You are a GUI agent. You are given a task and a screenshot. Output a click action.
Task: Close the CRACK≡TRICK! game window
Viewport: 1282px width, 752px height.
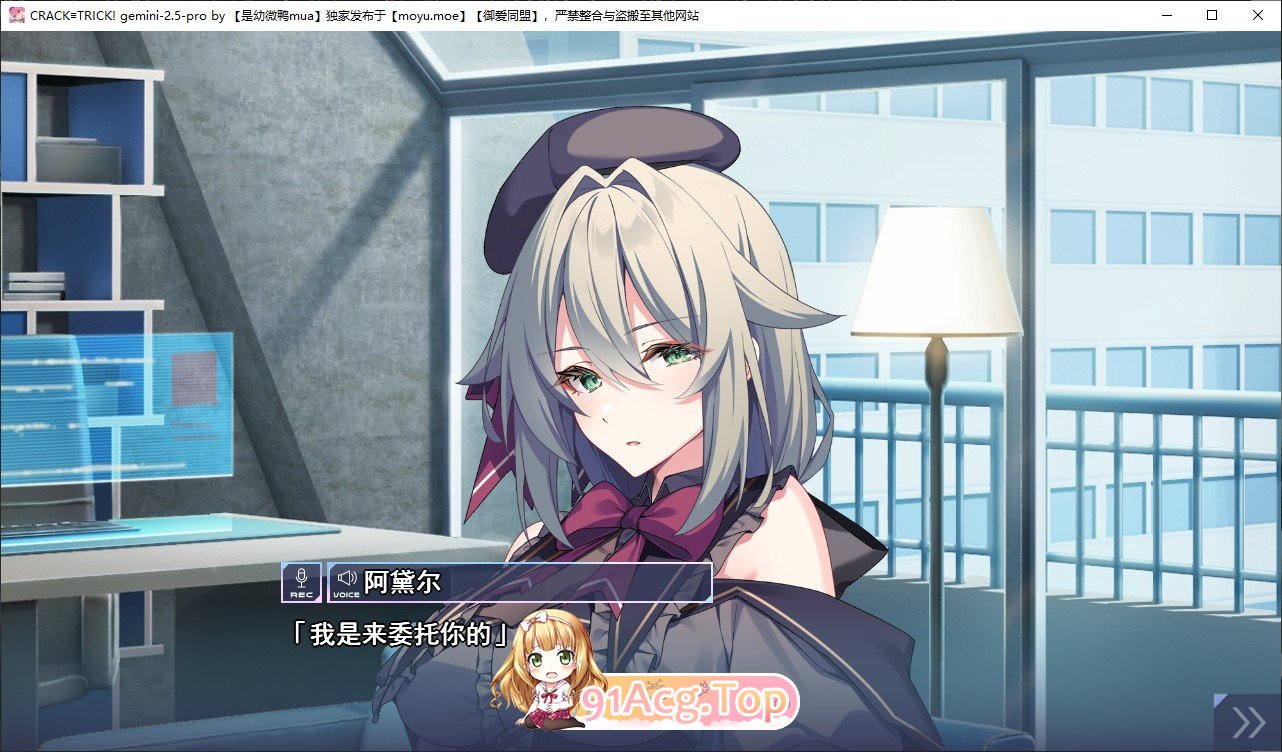point(1257,14)
